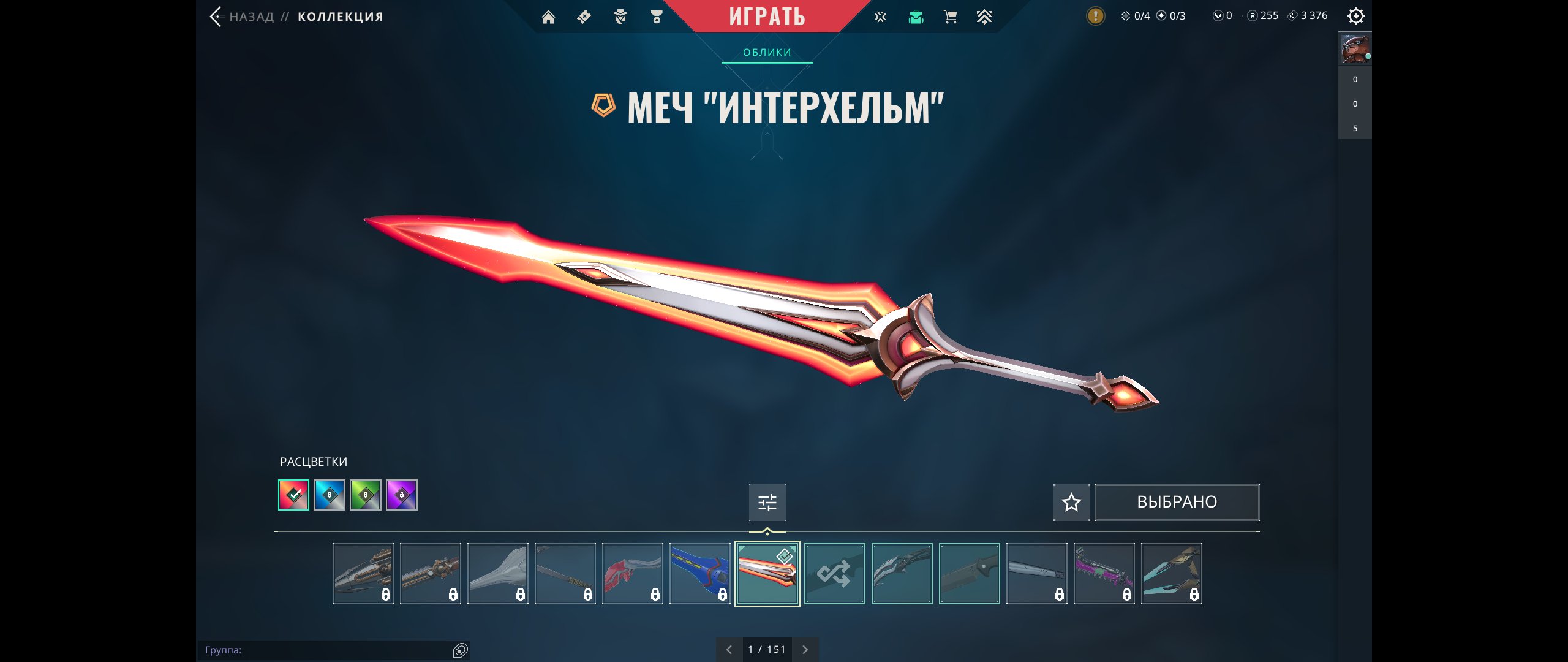Open the player avatar in the side panel
This screenshot has width=1568, height=662.
coord(1354,49)
